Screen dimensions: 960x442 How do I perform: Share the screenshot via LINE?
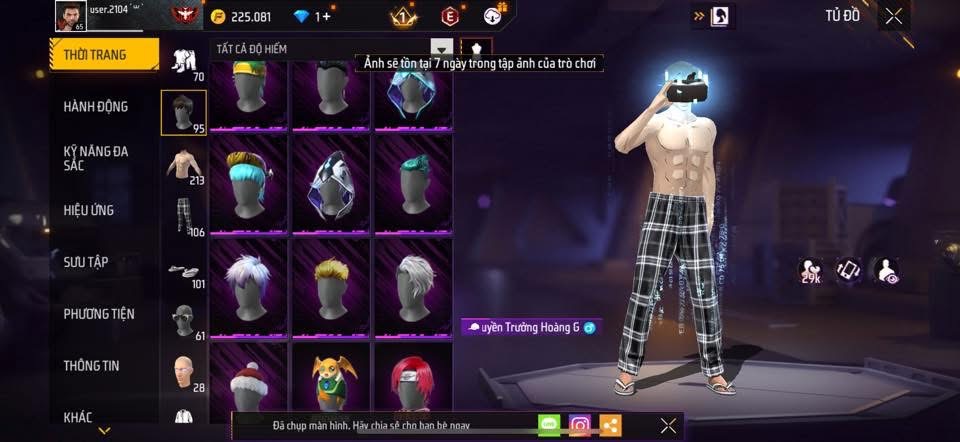[549, 425]
